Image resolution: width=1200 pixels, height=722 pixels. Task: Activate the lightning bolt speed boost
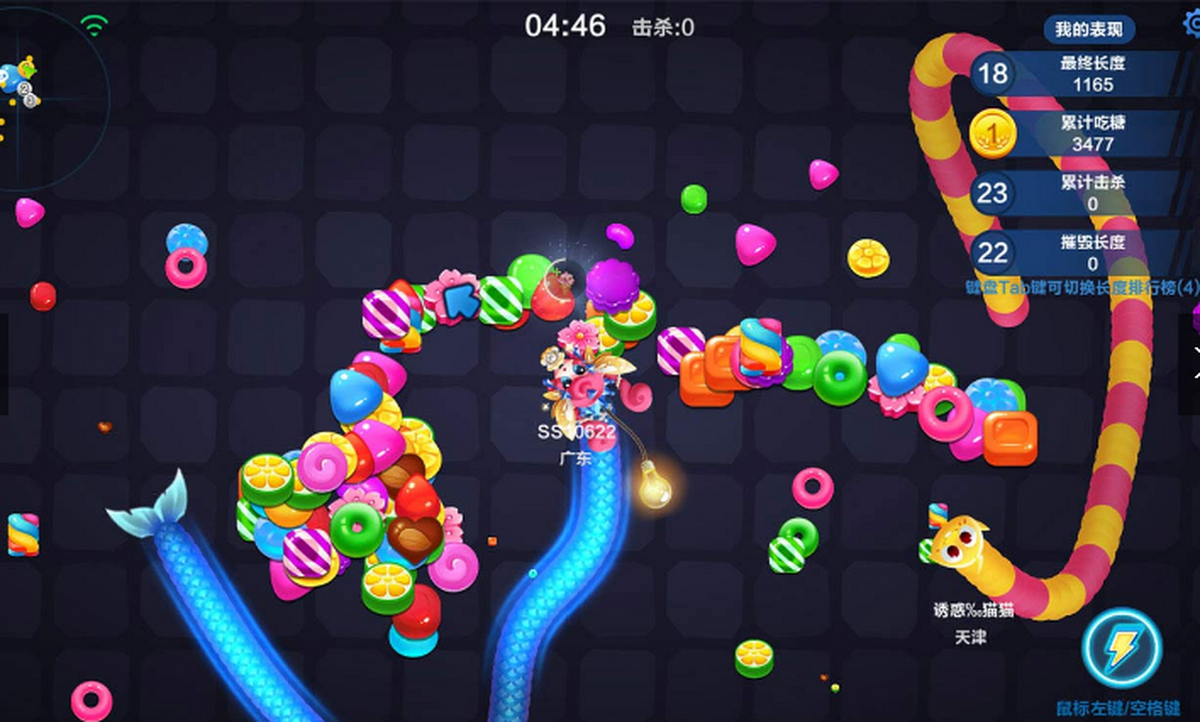(1122, 648)
